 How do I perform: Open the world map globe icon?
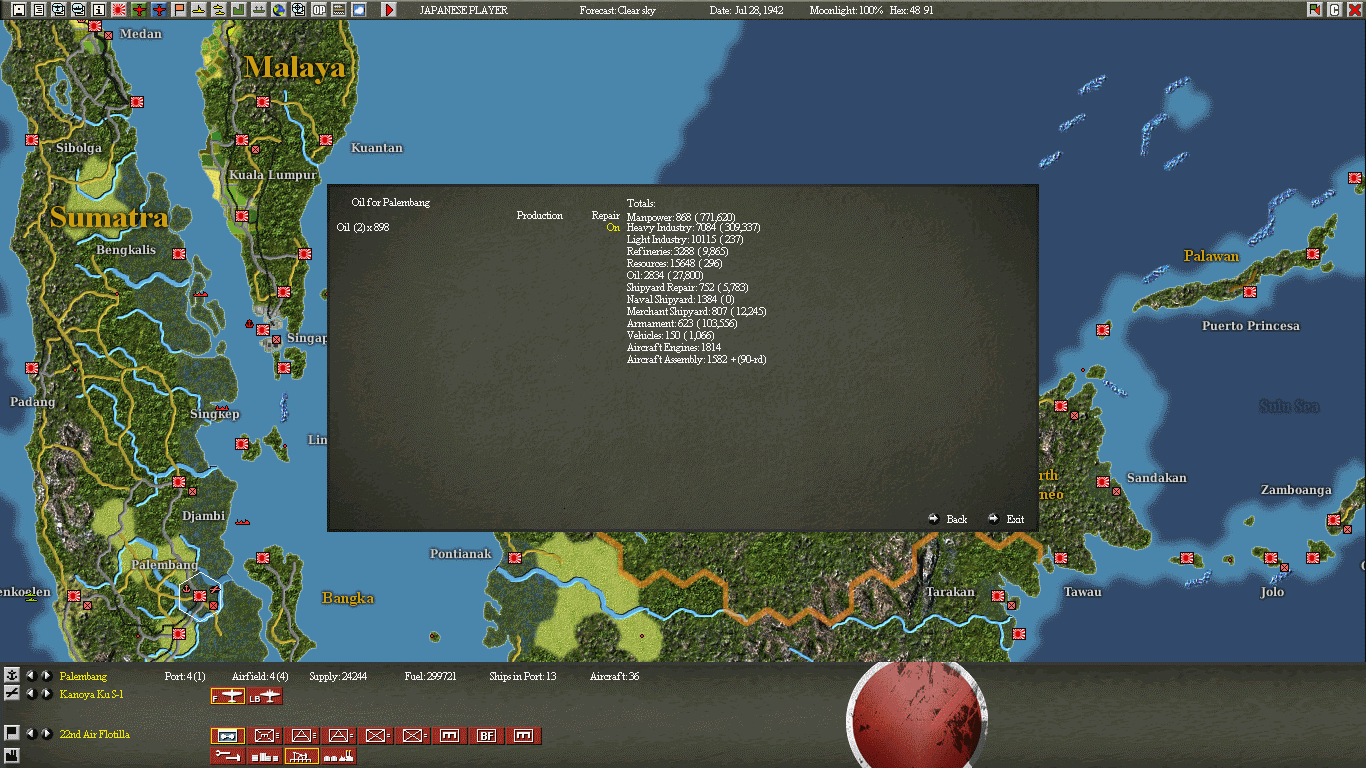point(278,10)
